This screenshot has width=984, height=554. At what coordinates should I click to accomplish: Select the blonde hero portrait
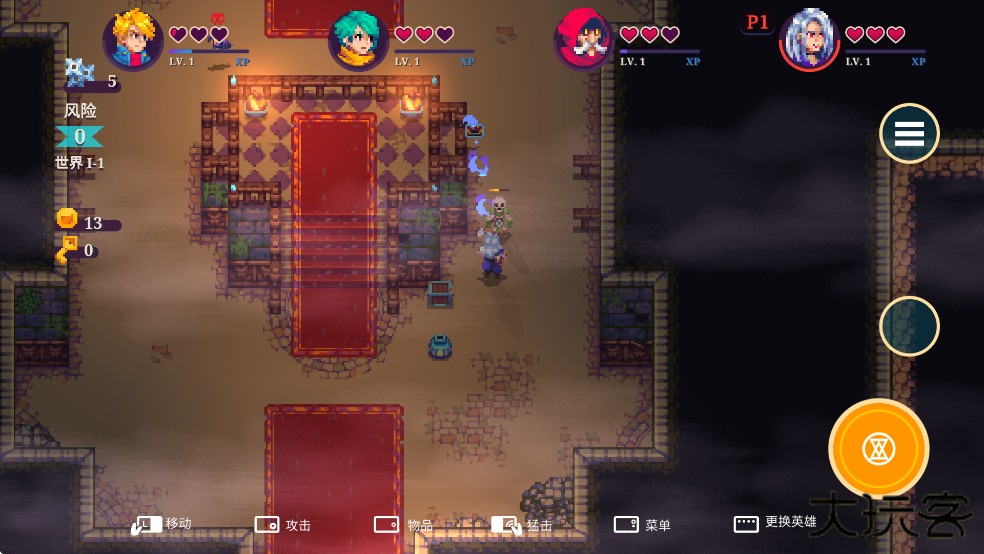(134, 40)
